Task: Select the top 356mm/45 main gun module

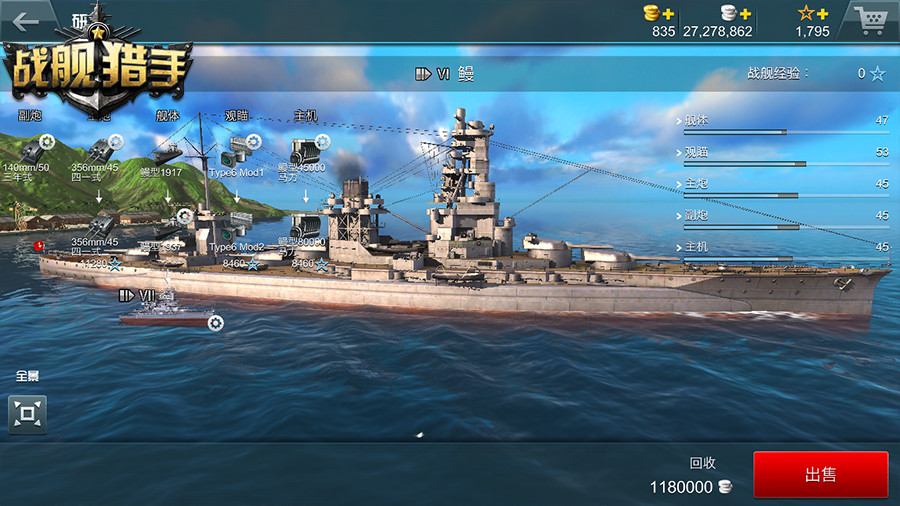Action: click(x=100, y=152)
